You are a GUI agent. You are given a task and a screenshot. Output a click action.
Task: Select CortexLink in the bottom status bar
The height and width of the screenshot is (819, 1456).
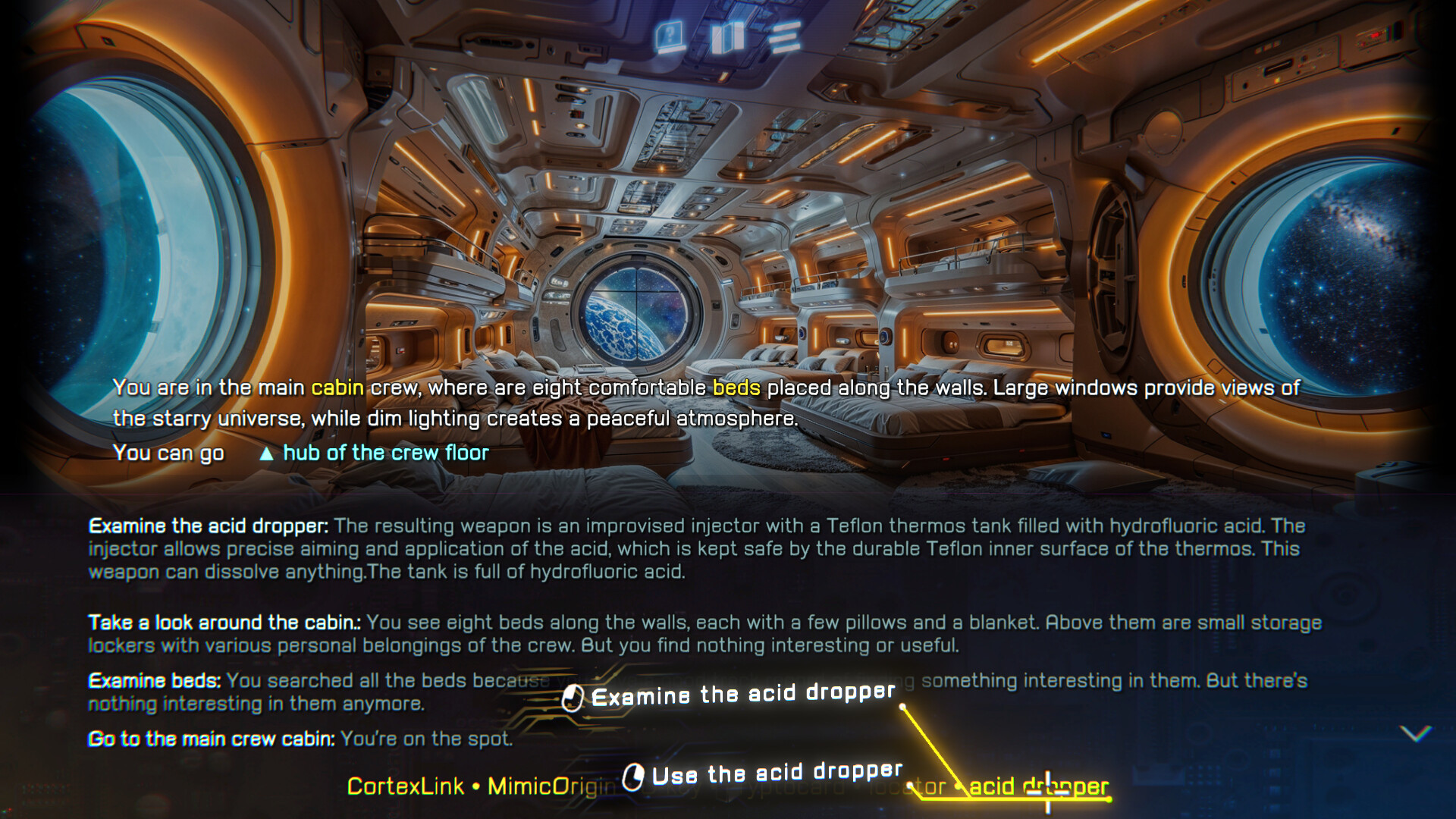point(404,787)
